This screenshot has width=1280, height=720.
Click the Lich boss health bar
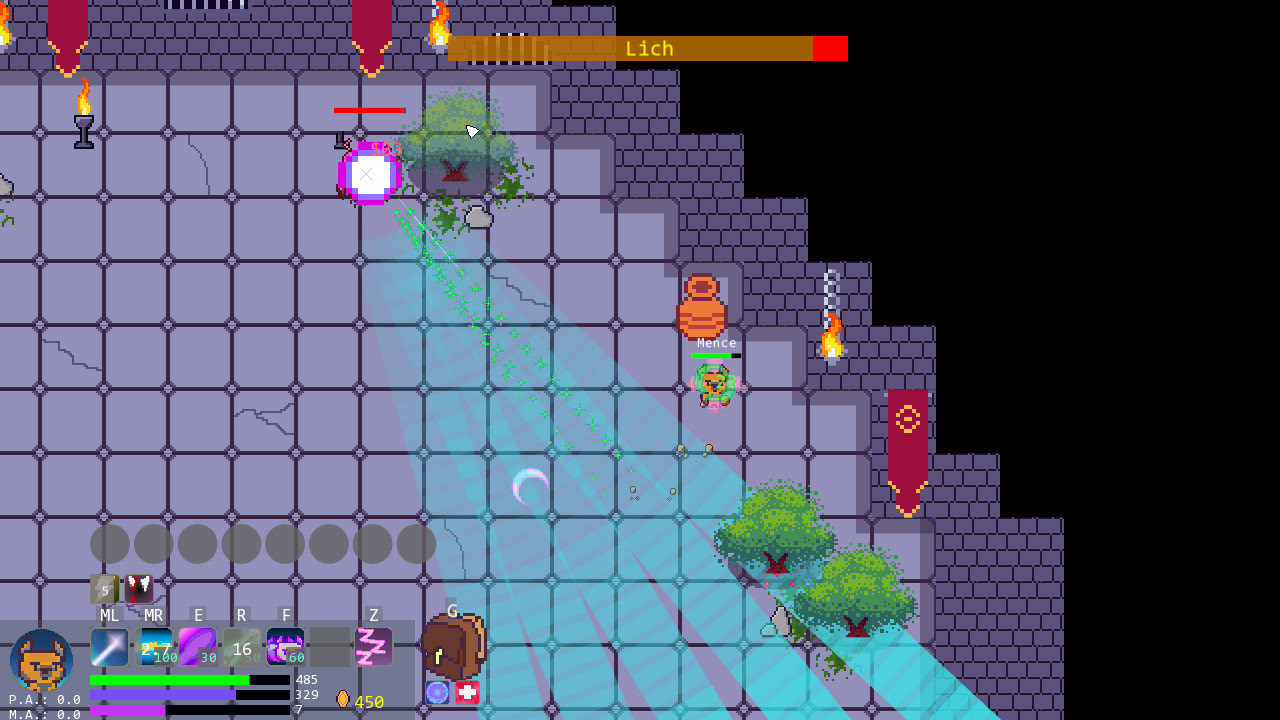coord(648,48)
